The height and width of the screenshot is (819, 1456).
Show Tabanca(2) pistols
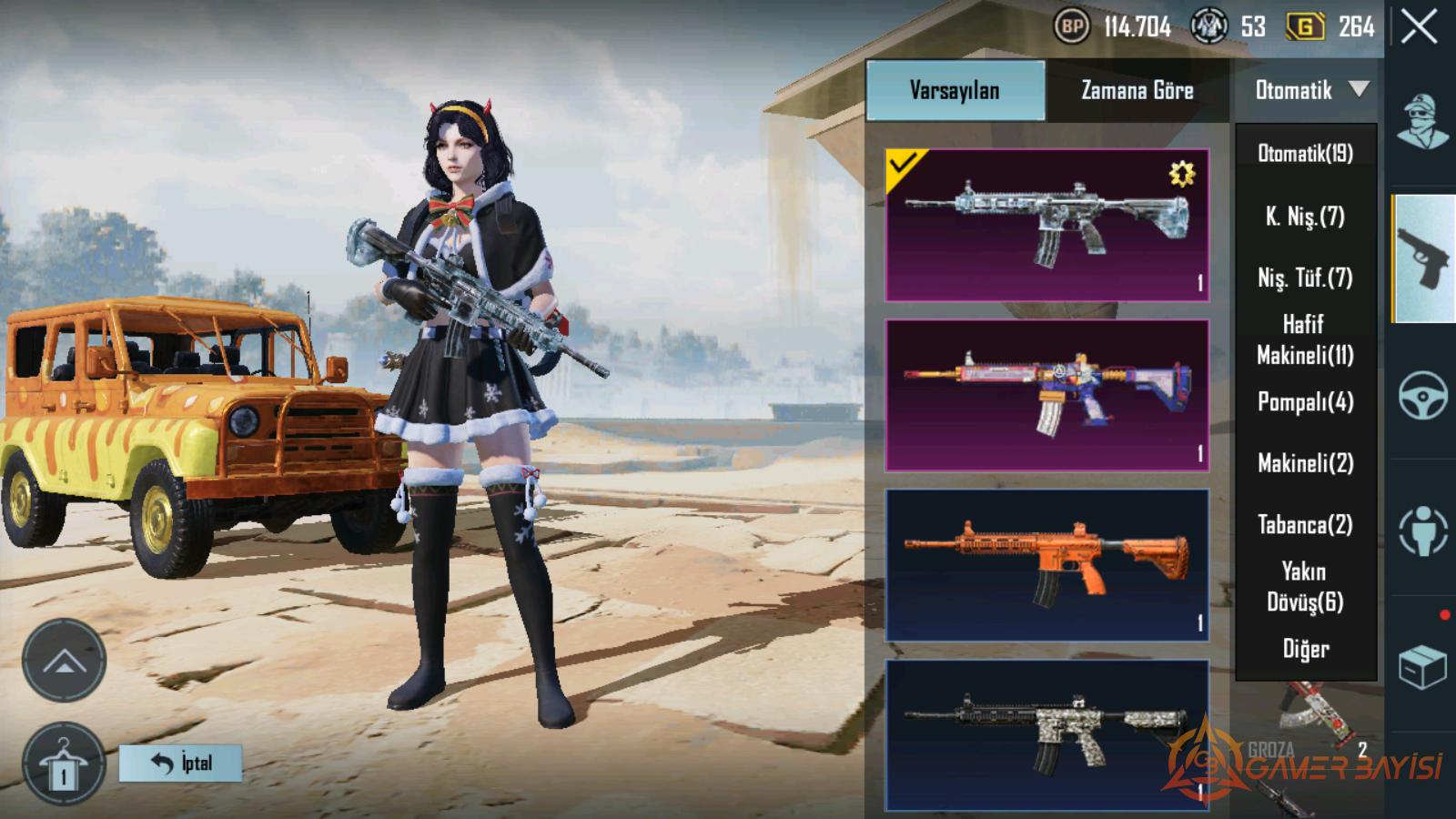point(1305,525)
